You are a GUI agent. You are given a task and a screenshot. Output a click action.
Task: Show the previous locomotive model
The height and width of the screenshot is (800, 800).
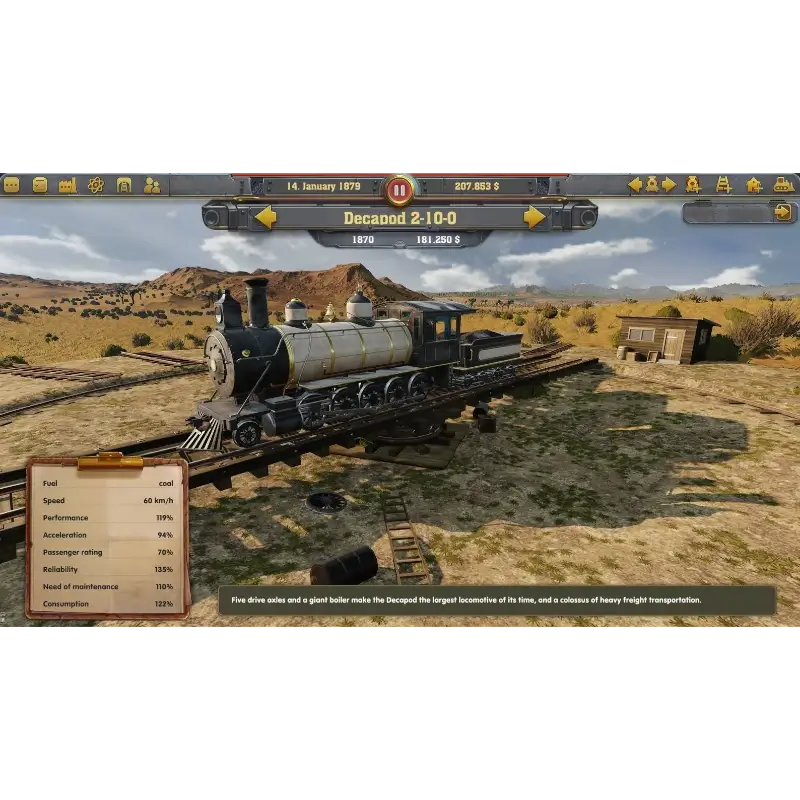click(265, 217)
